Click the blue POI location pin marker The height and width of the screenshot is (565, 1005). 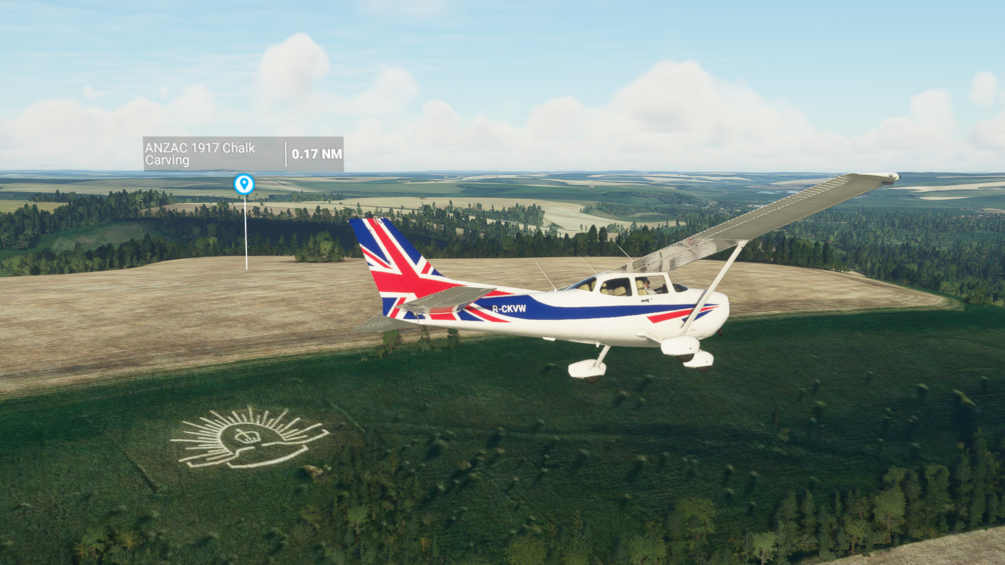point(244,184)
